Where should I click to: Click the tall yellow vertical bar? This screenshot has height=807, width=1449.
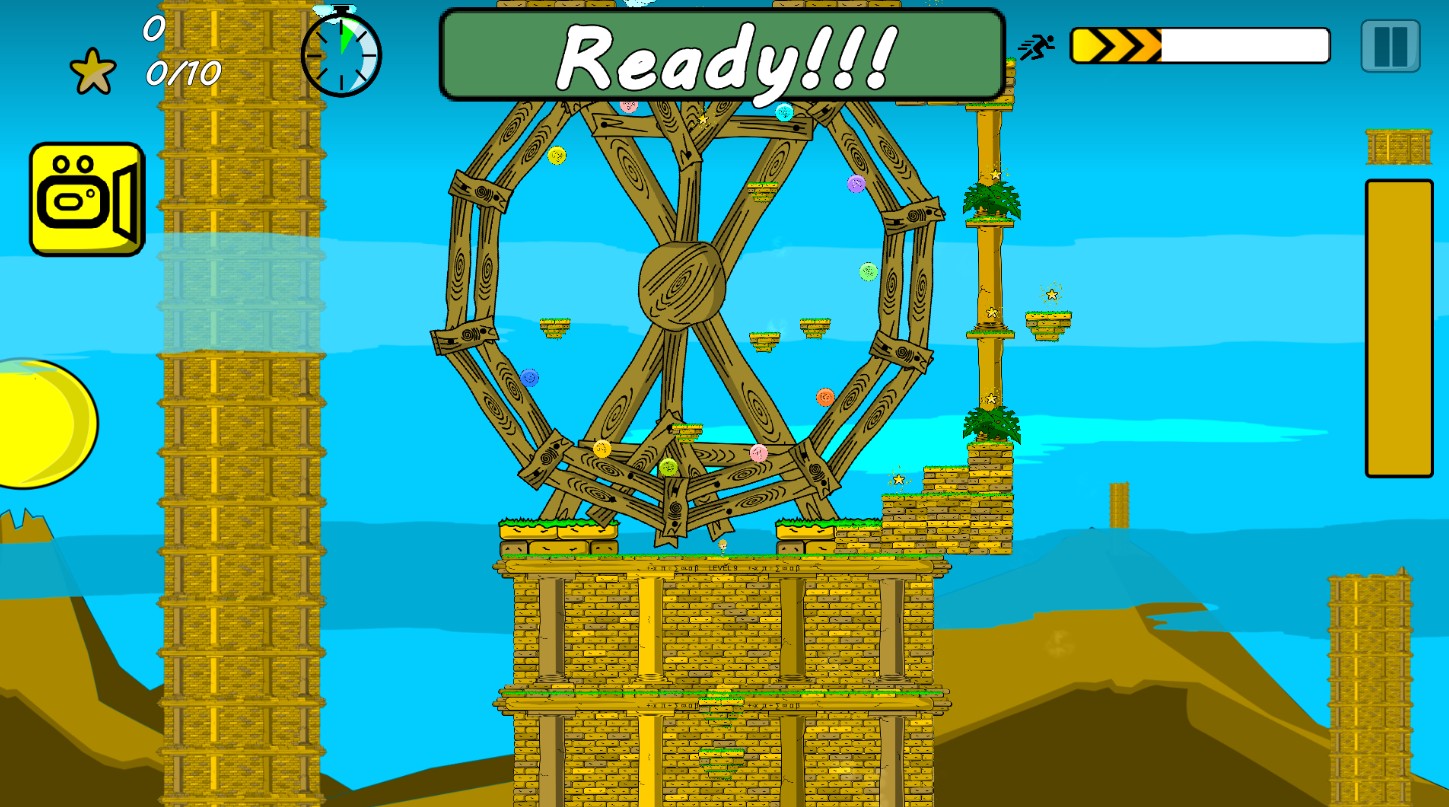[x=1398, y=328]
